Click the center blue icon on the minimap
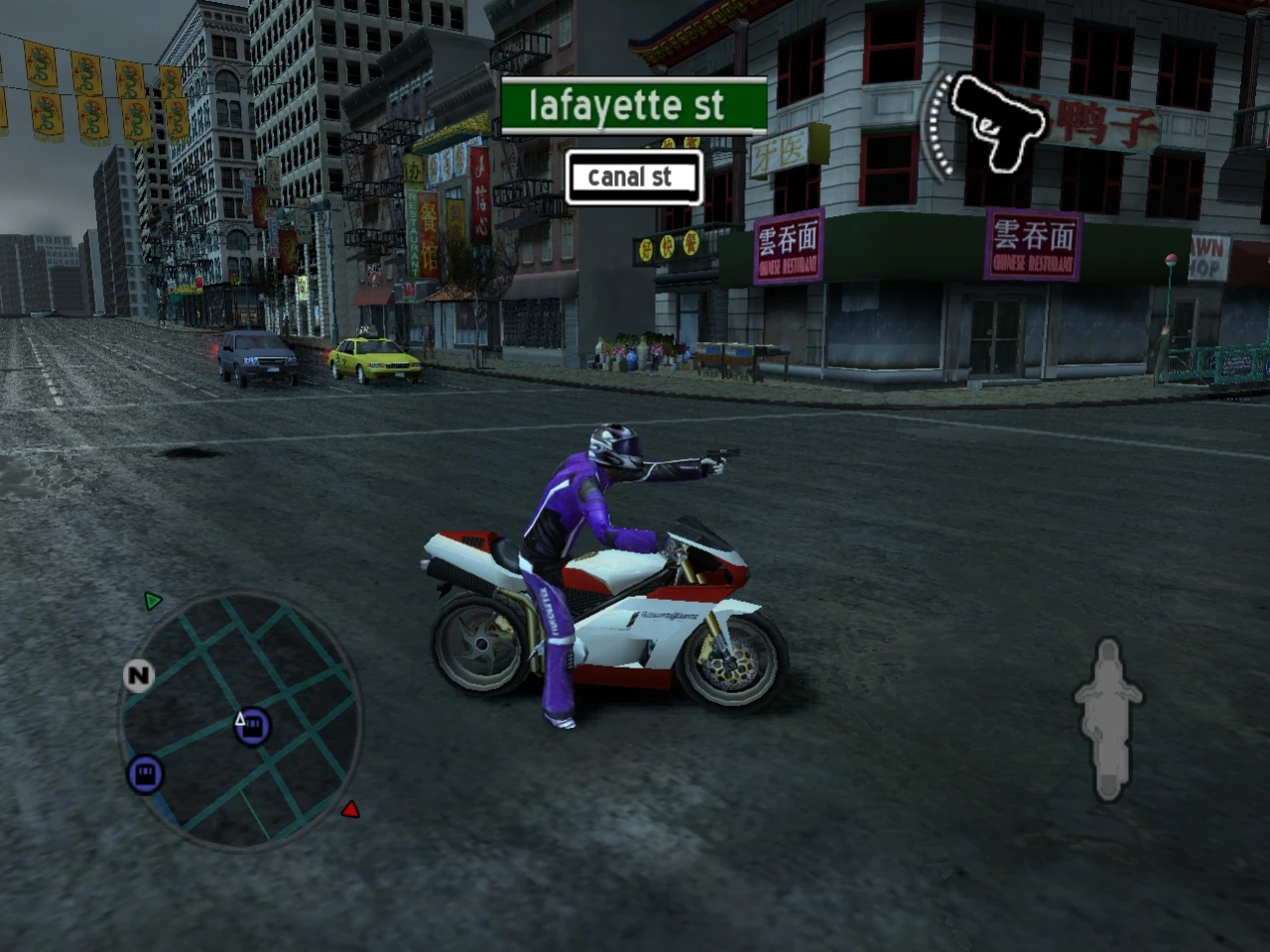The width and height of the screenshot is (1270, 952). click(x=252, y=726)
